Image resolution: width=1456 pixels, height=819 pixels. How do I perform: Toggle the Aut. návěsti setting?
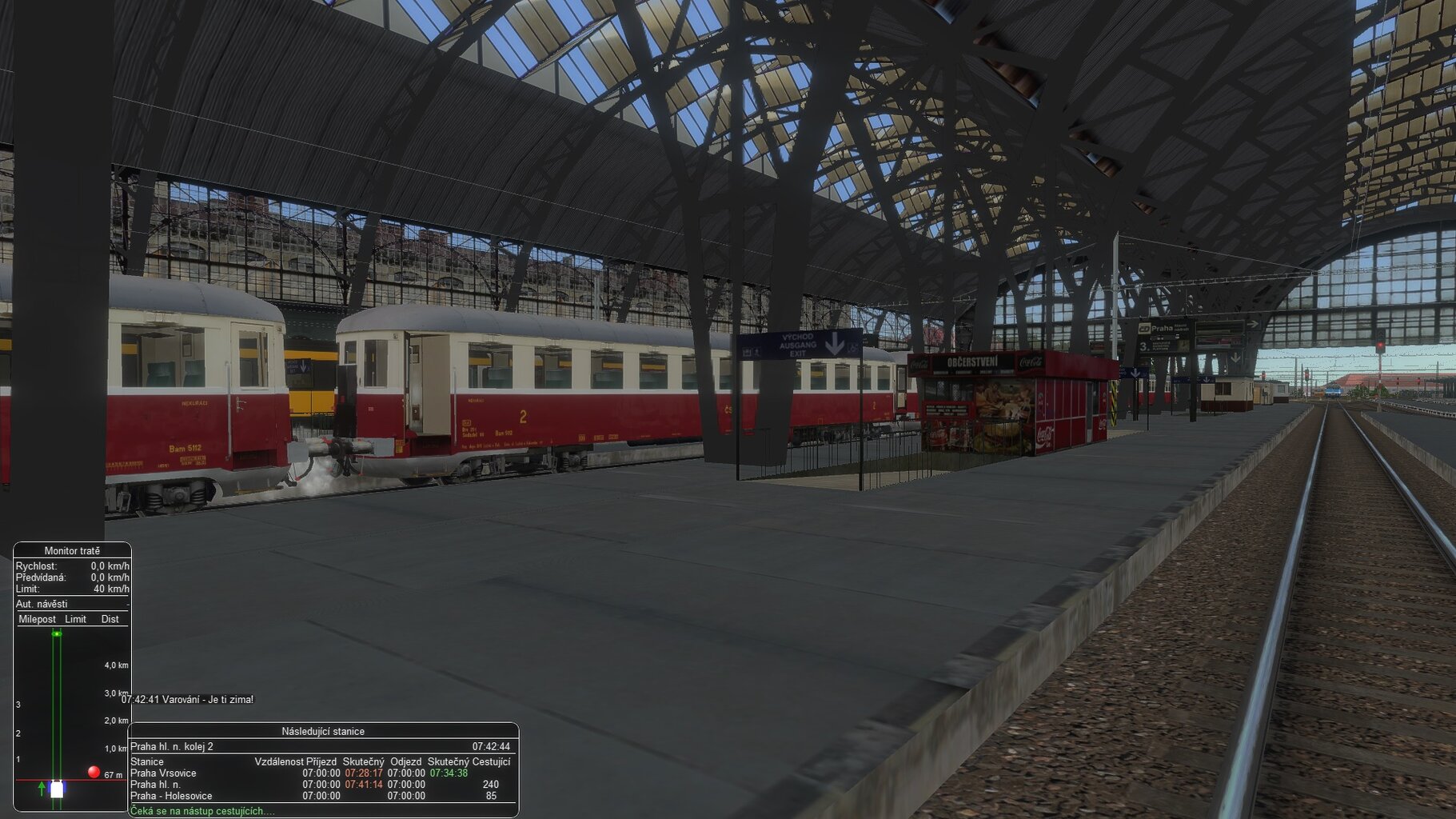coord(41,605)
